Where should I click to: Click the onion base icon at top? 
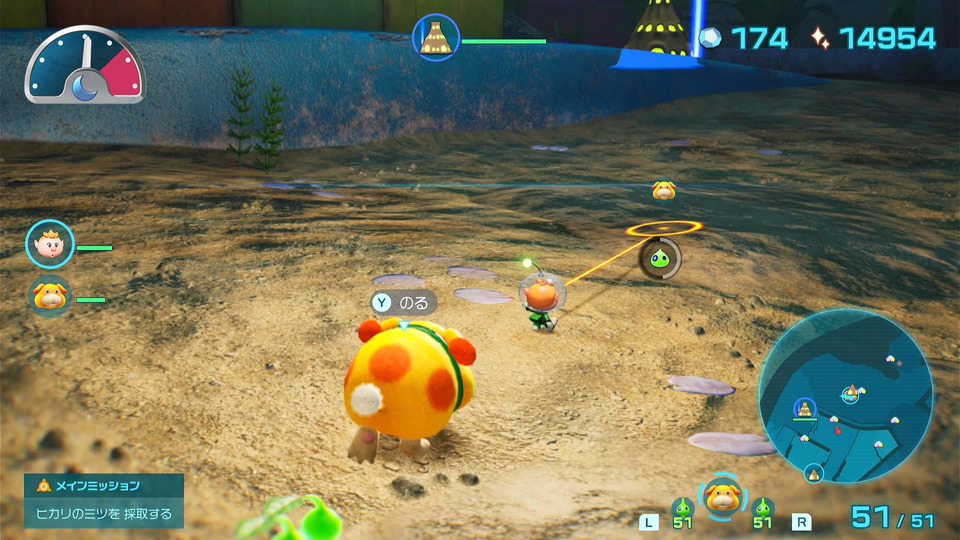tap(436, 38)
